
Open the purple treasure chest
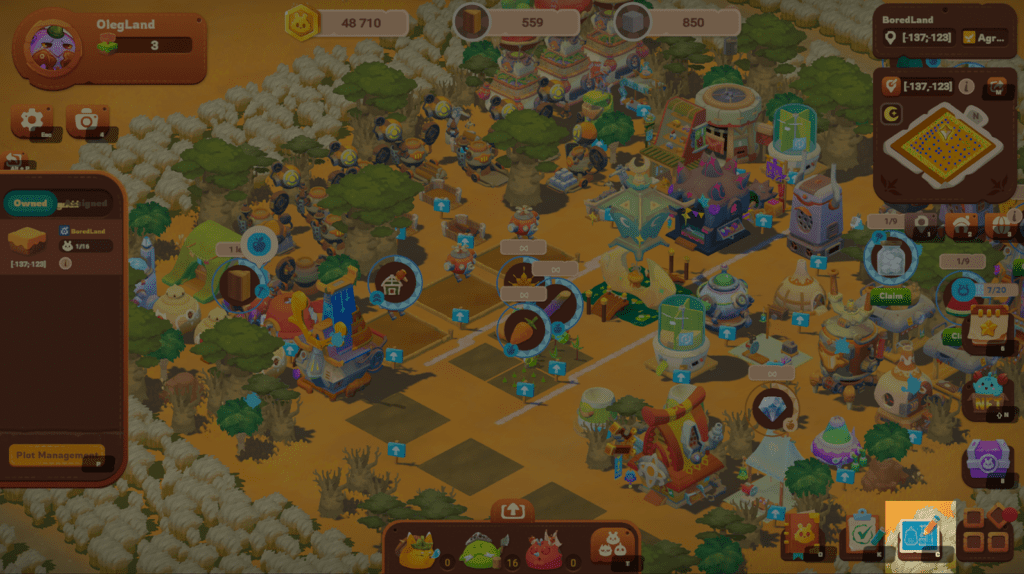click(985, 462)
